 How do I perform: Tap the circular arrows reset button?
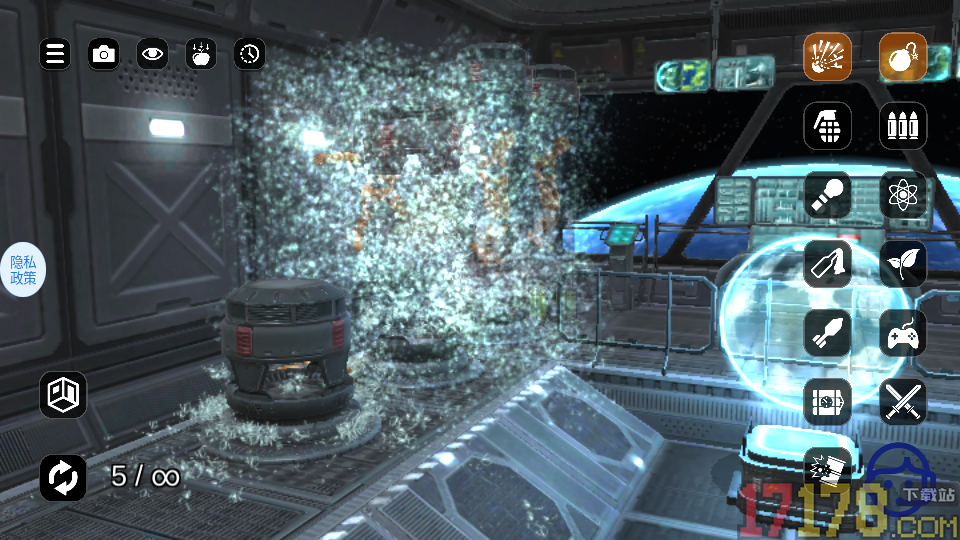63,477
